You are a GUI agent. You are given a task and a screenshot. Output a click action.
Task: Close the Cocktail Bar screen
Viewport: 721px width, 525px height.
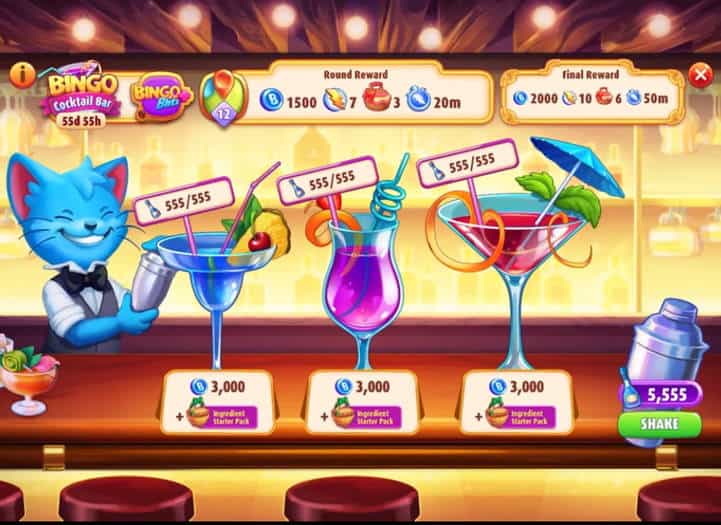(700, 73)
